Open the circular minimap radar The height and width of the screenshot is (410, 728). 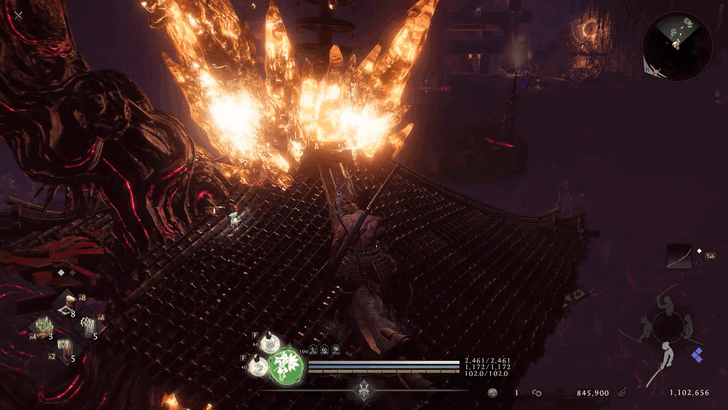point(677,46)
